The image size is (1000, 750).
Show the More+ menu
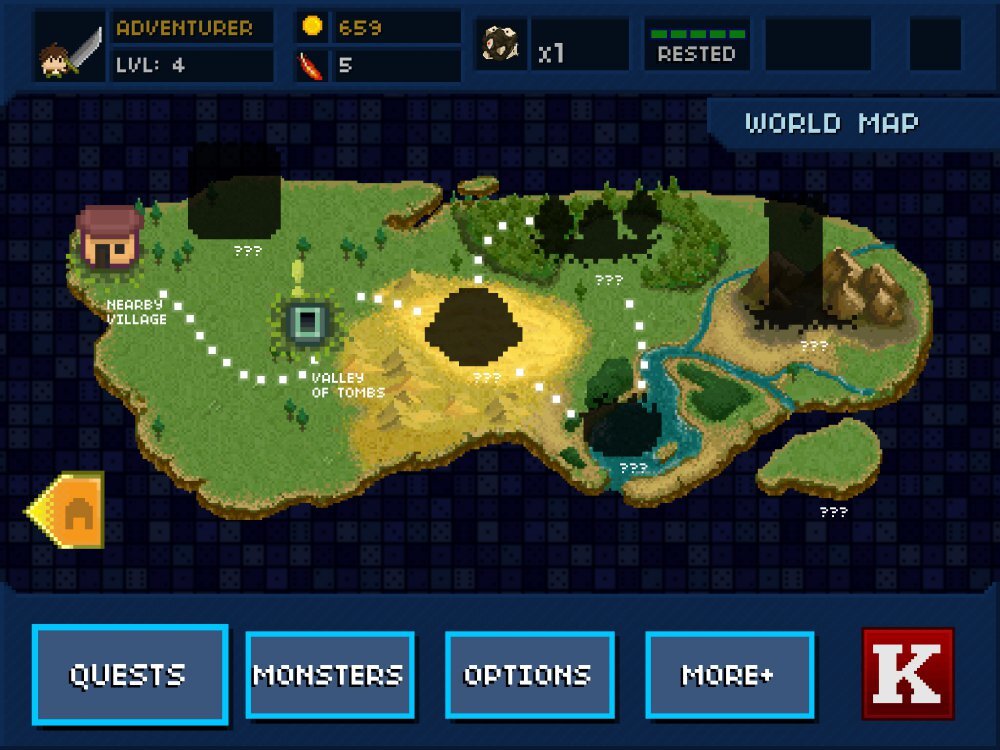click(x=729, y=675)
